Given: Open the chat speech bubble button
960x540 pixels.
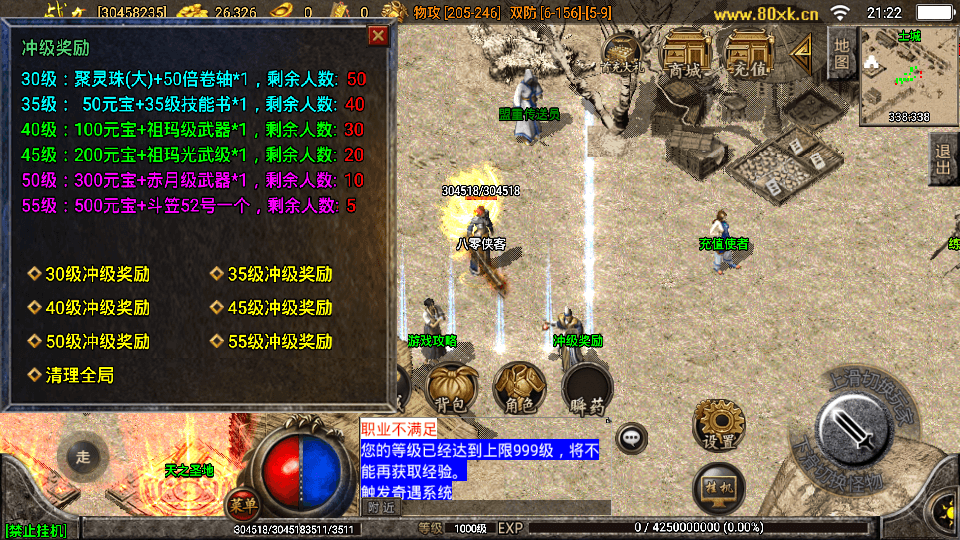Looking at the screenshot, I should [631, 438].
